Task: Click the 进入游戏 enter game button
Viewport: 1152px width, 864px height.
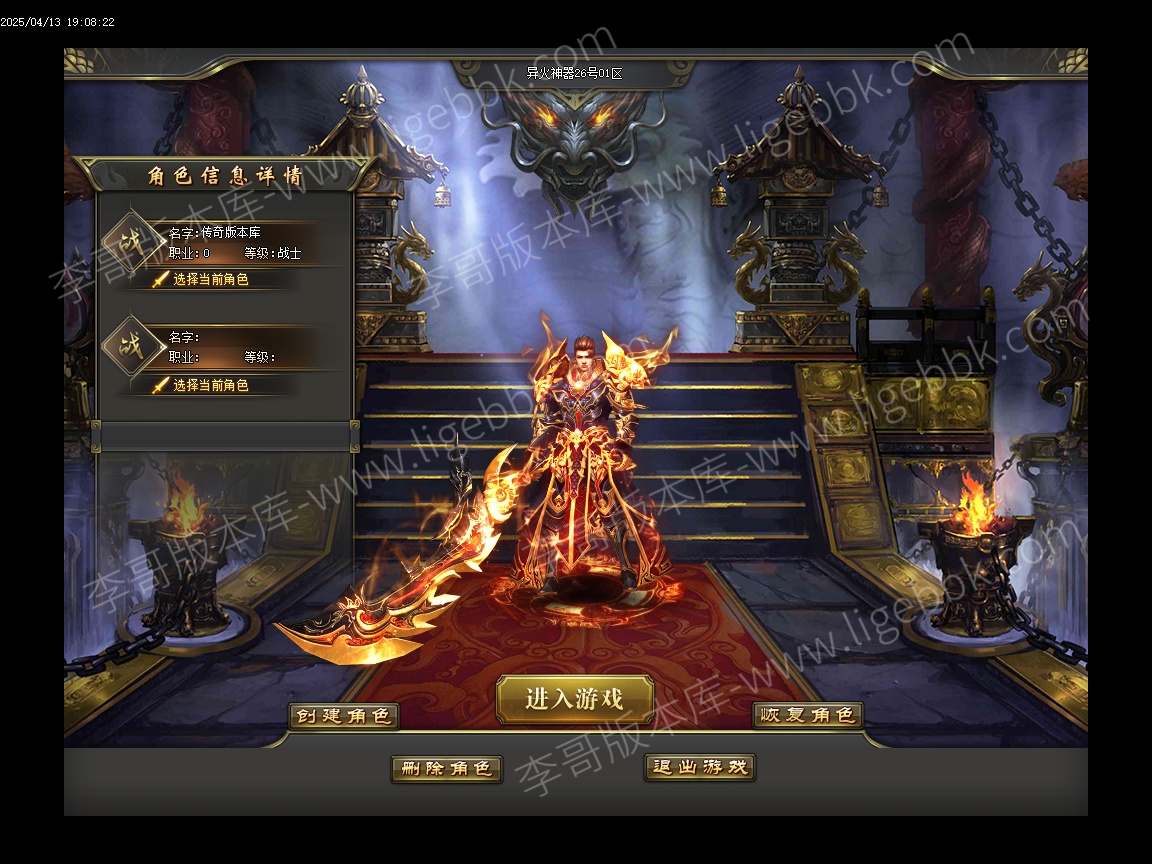Action: point(575,699)
